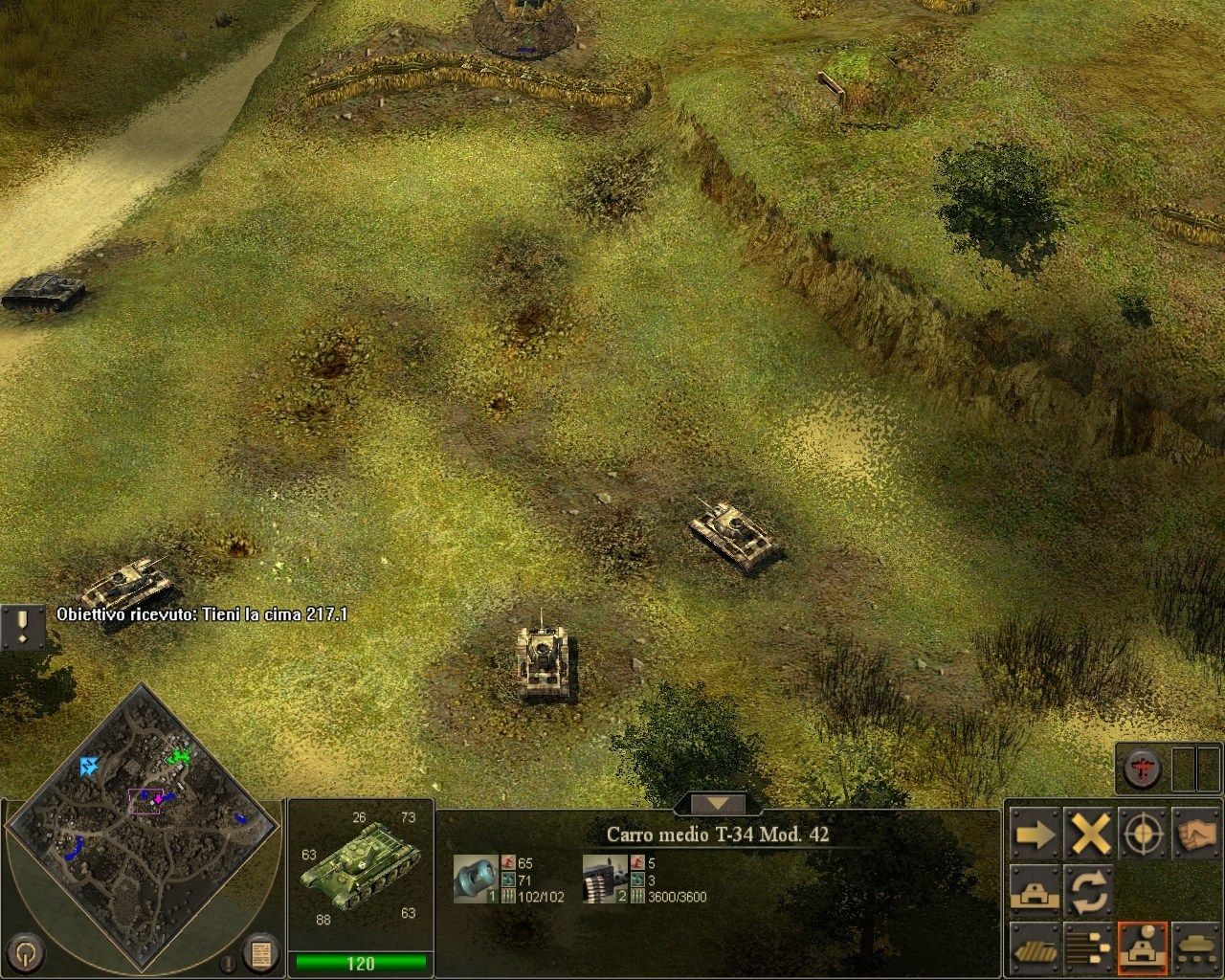Select the entrench tank command icon
Viewport: 1225px width, 980px height.
point(1034,891)
